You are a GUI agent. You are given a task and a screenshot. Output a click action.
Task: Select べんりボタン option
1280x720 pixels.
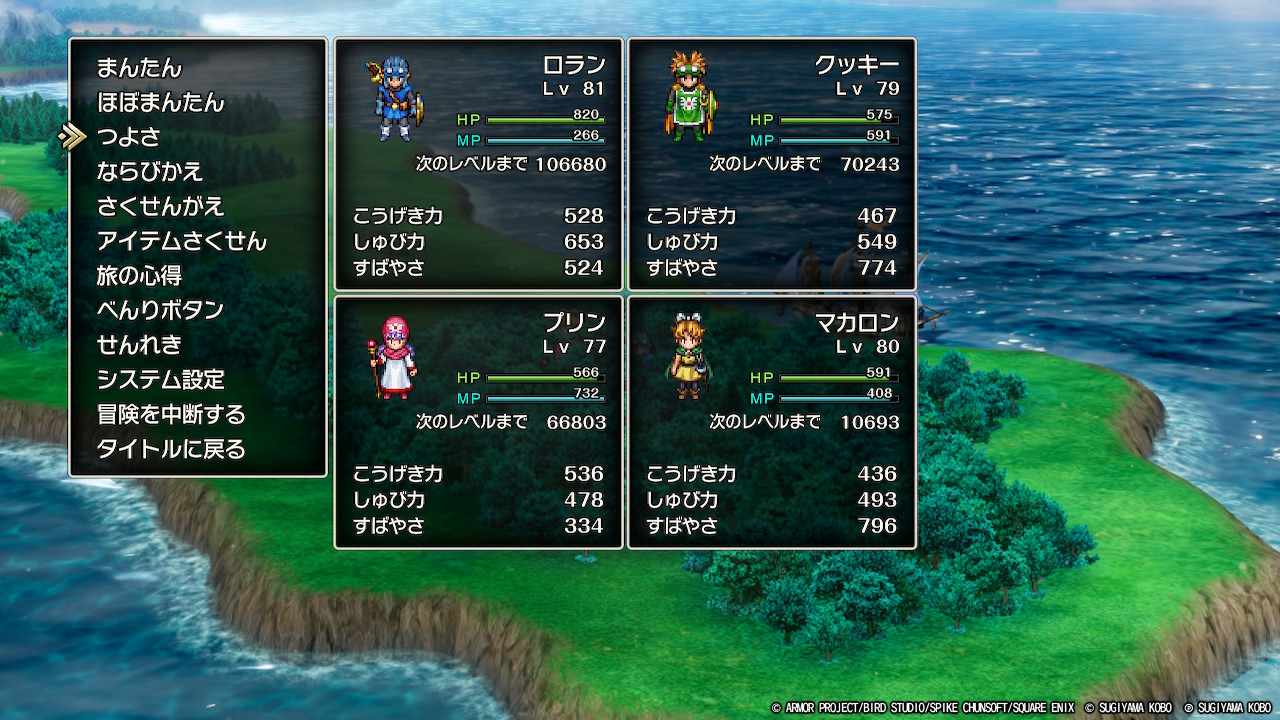160,310
